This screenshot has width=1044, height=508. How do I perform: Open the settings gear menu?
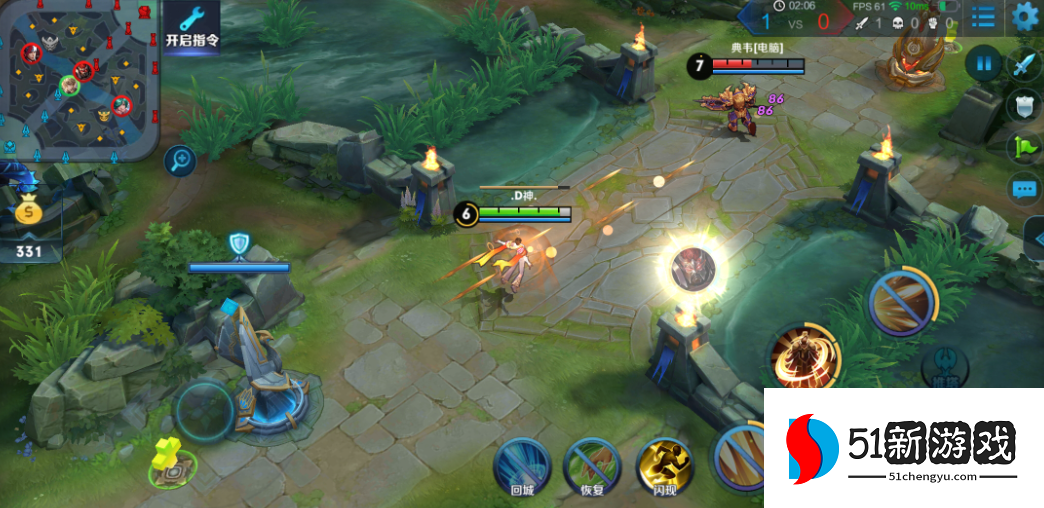(x=1024, y=16)
